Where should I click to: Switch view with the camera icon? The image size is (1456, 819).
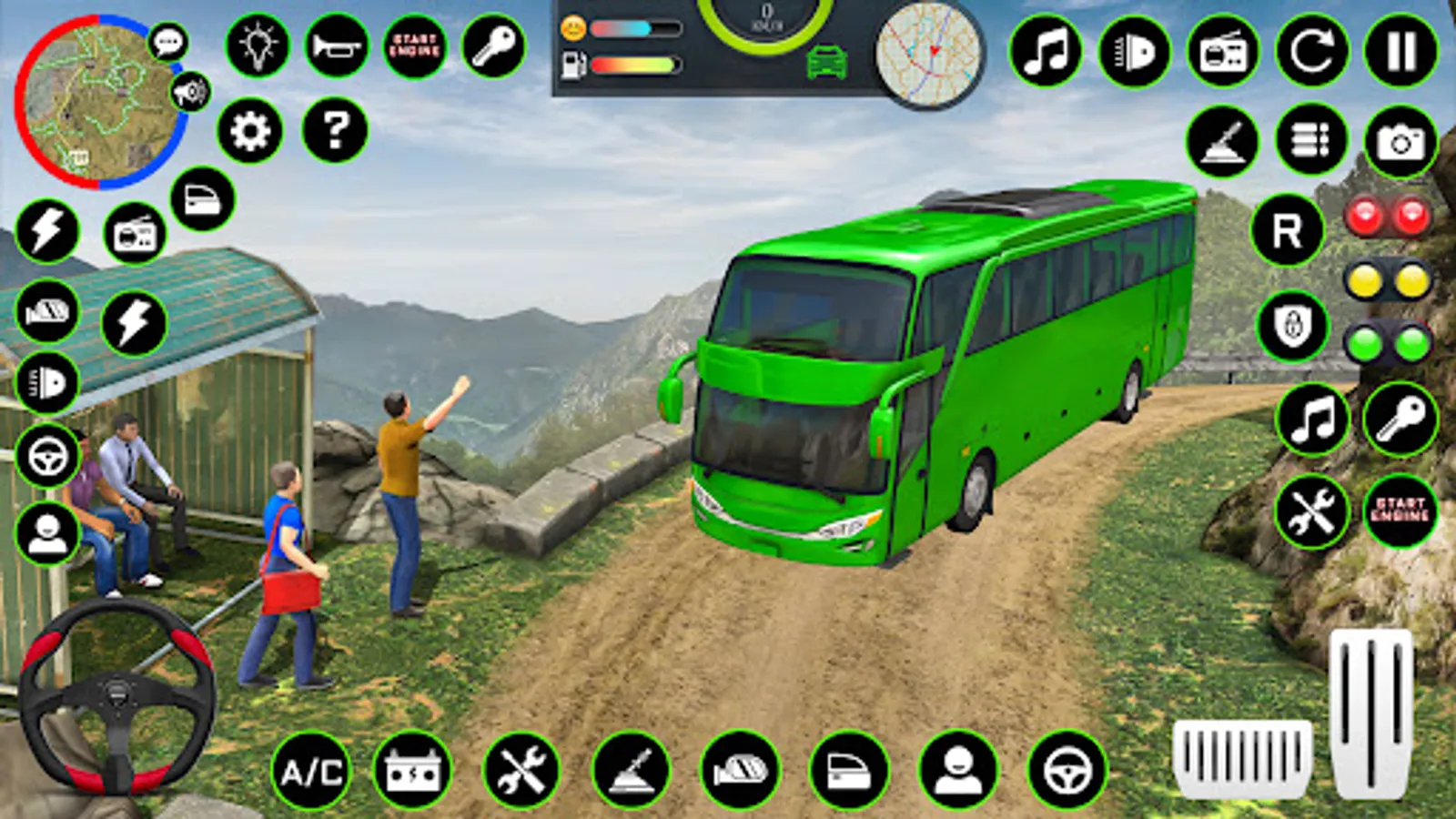pos(1400,142)
